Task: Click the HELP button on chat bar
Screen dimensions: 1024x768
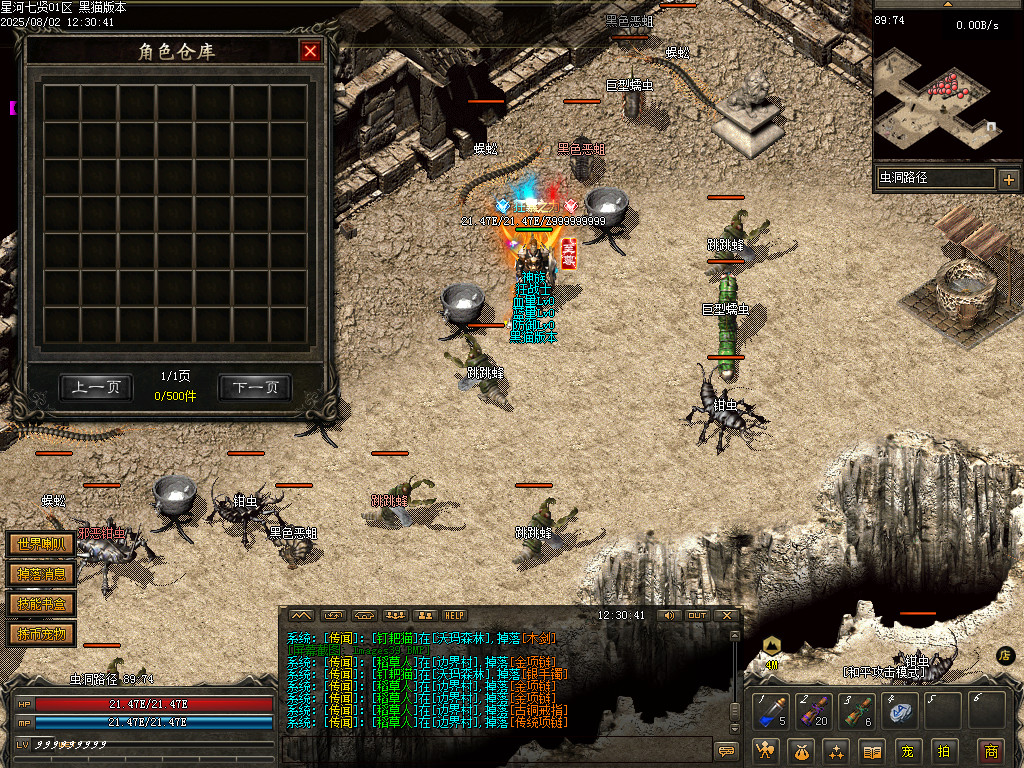Action: 455,615
